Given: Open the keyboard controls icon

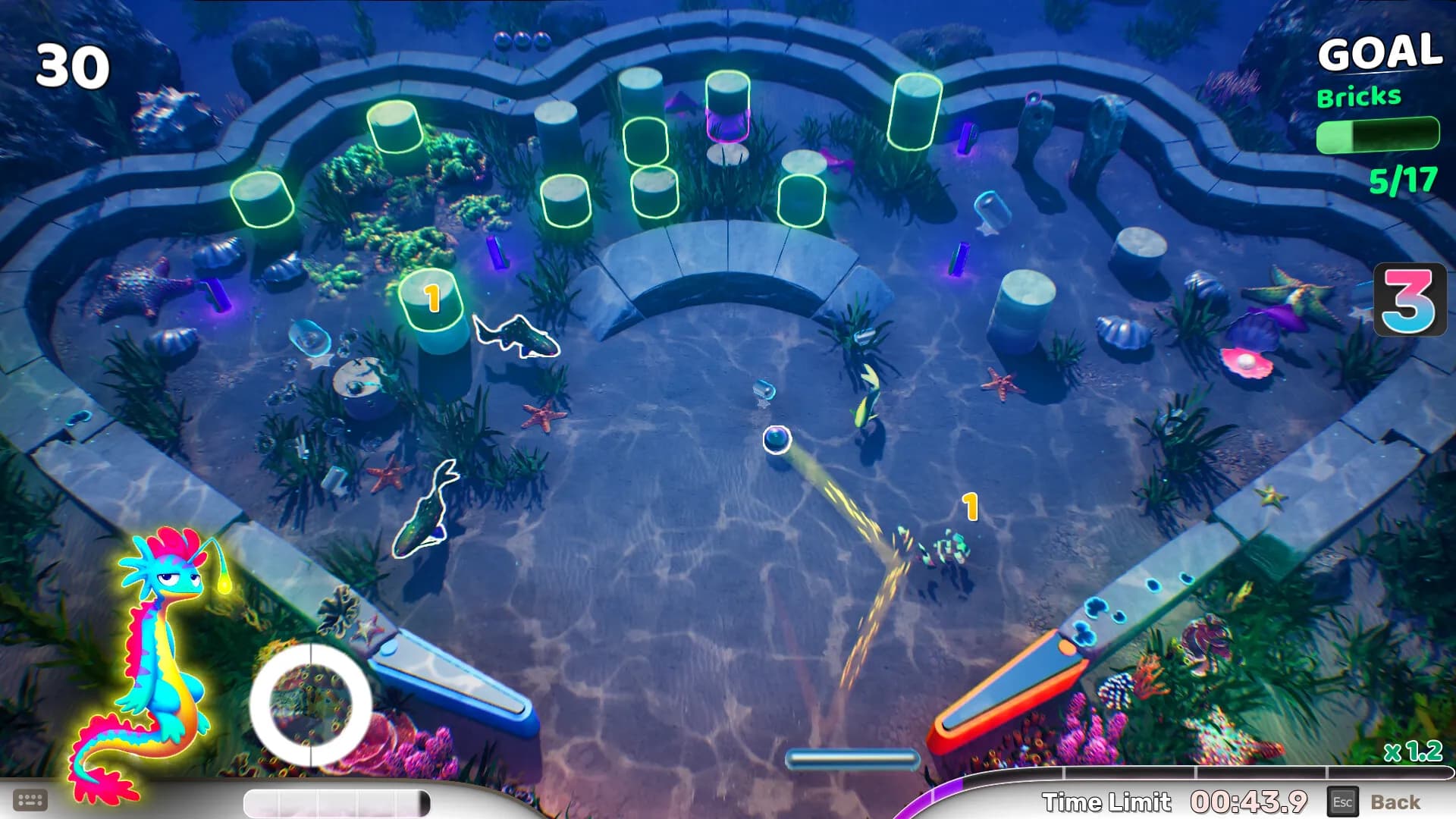Looking at the screenshot, I should coord(30,800).
